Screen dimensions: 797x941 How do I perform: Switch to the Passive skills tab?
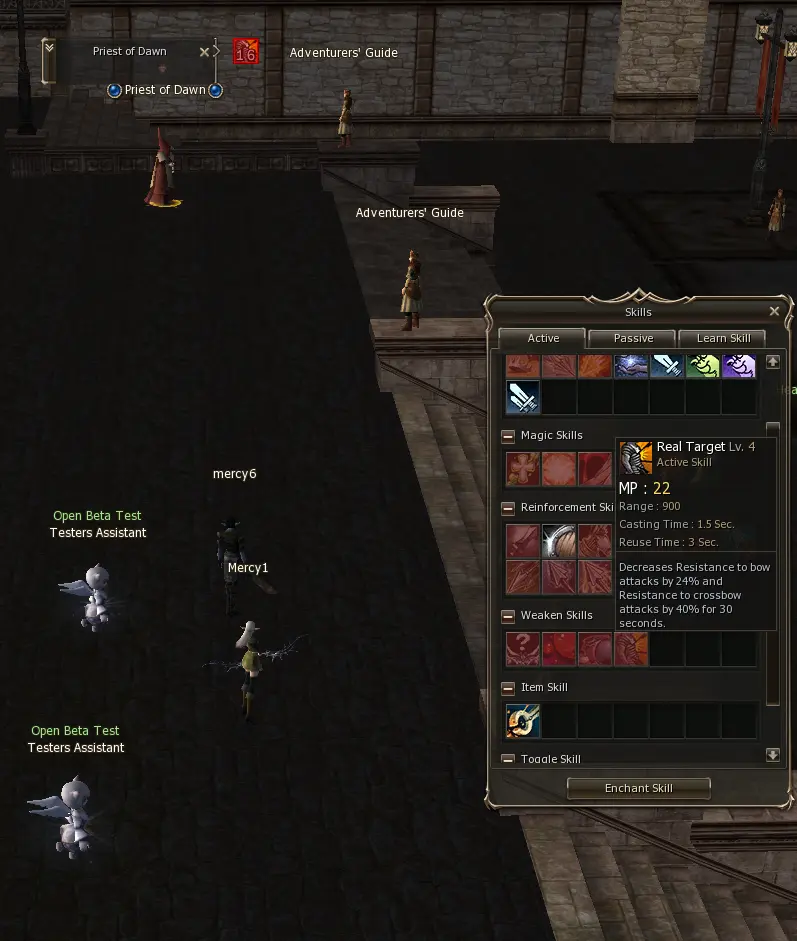pyautogui.click(x=633, y=338)
